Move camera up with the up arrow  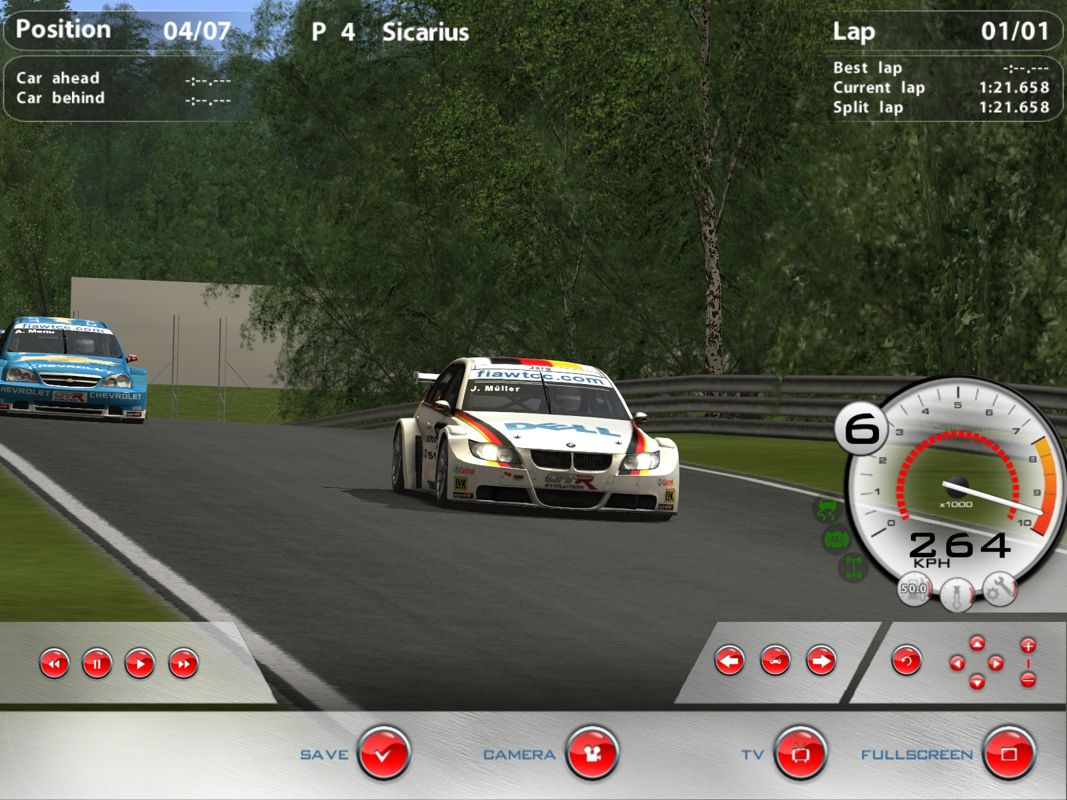pos(977,643)
